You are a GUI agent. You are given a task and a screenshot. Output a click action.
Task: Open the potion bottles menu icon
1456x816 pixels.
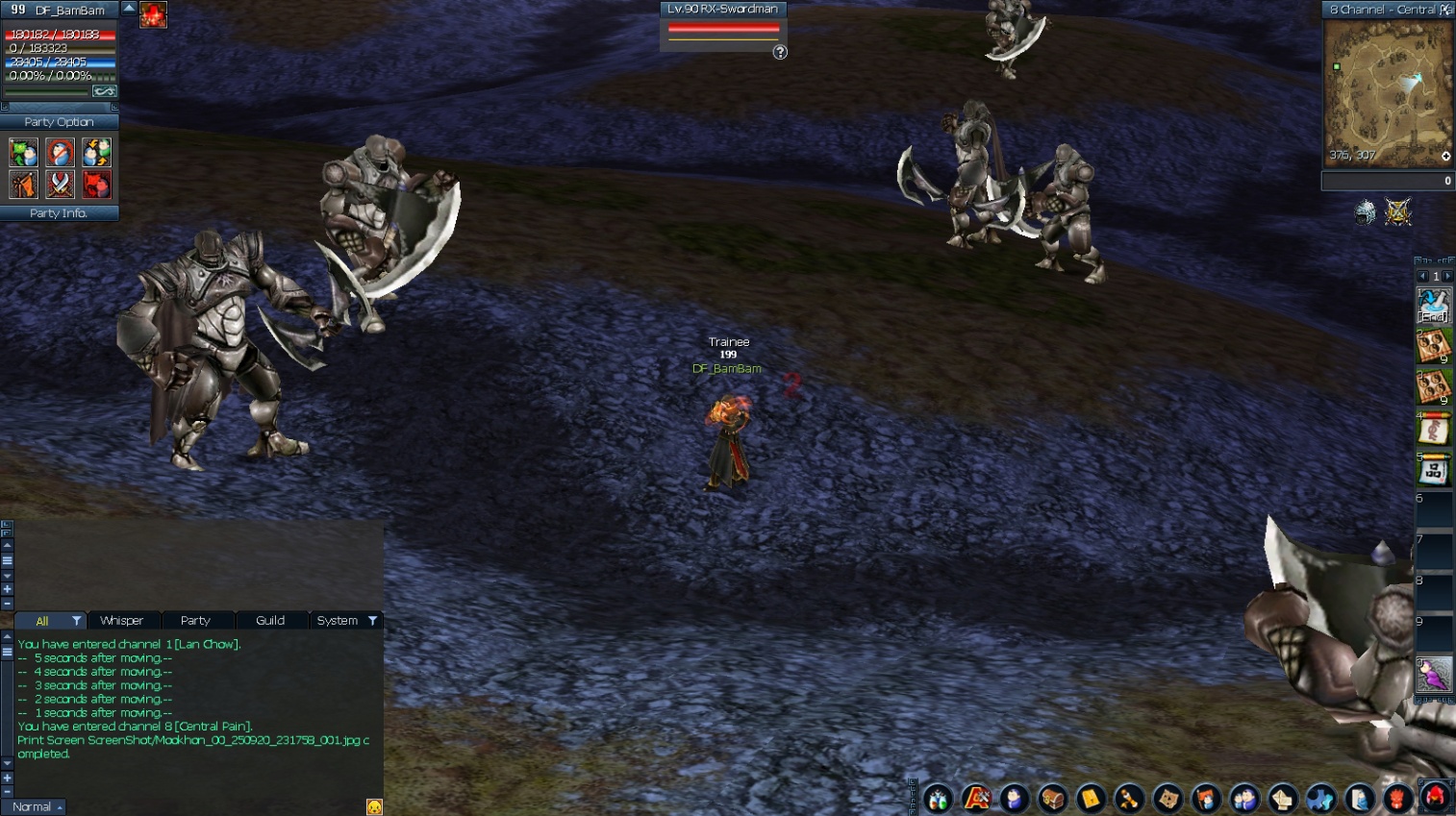coord(938,798)
